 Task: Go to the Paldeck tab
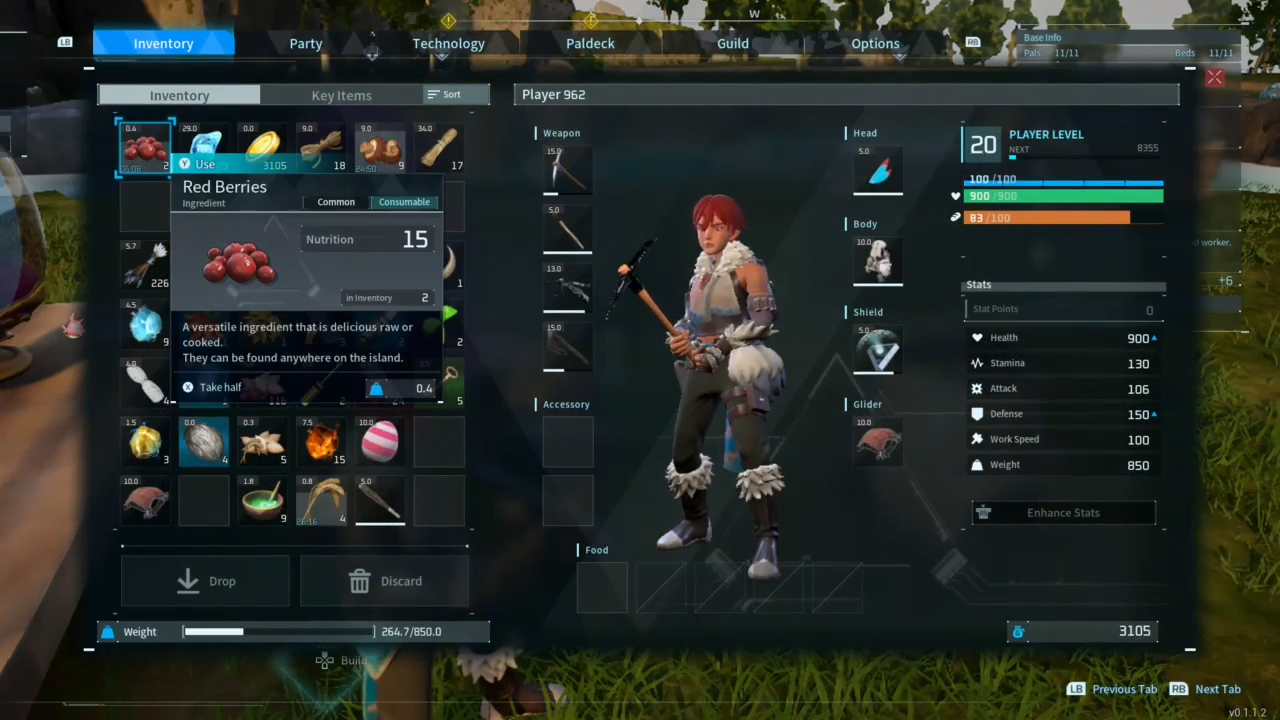590,43
